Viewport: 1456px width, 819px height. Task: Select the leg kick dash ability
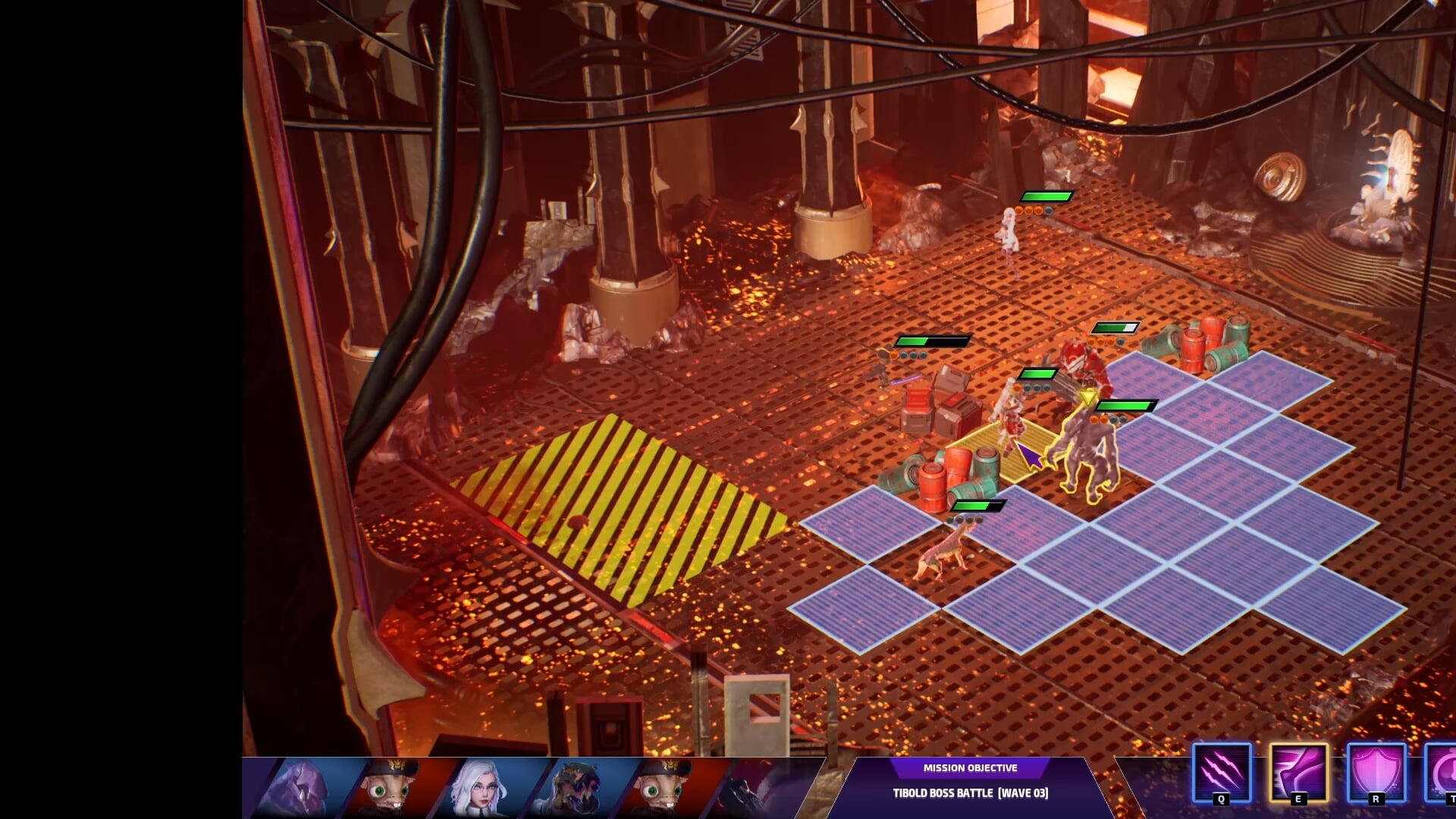[1298, 772]
